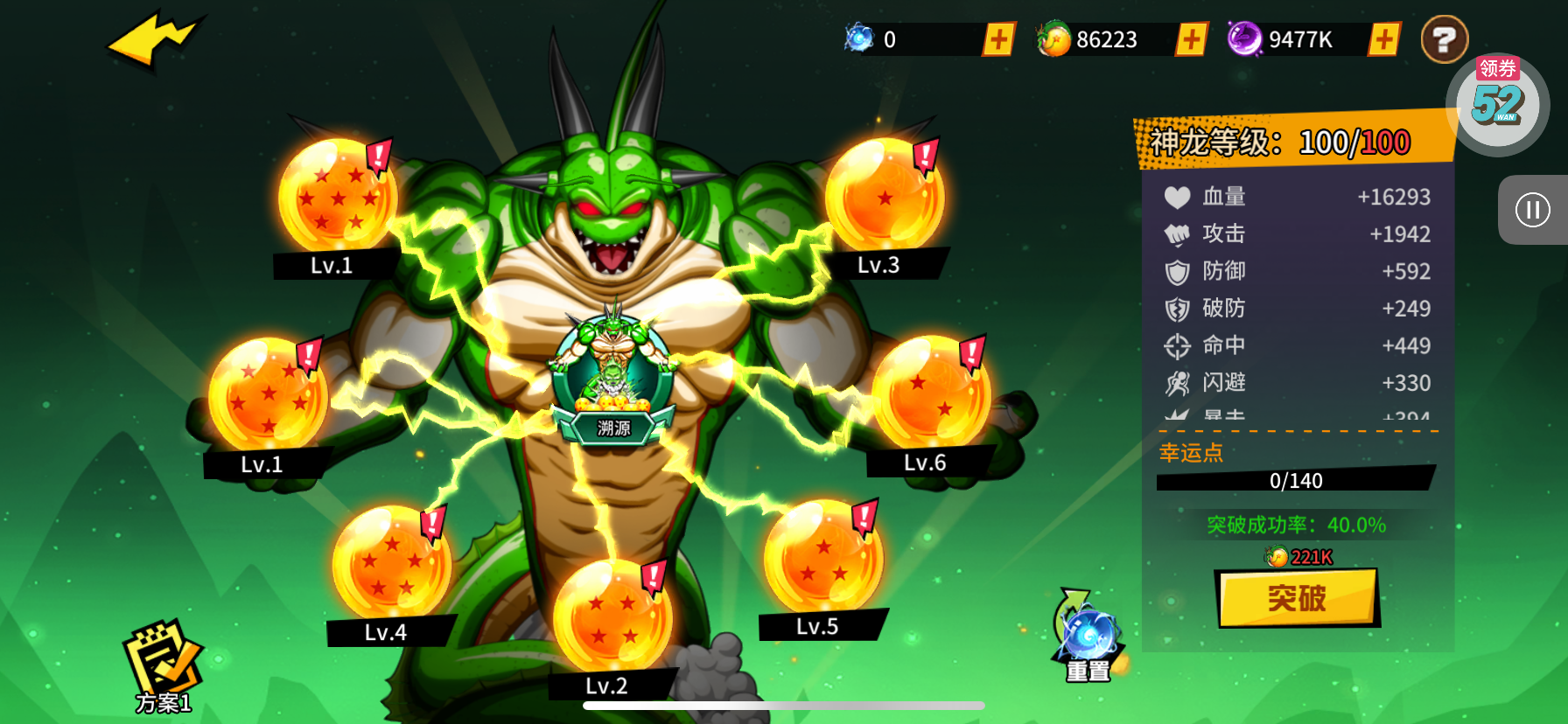This screenshot has width=1568, height=724.
Task: Select the seven-star dragon ball
Action: point(337,197)
